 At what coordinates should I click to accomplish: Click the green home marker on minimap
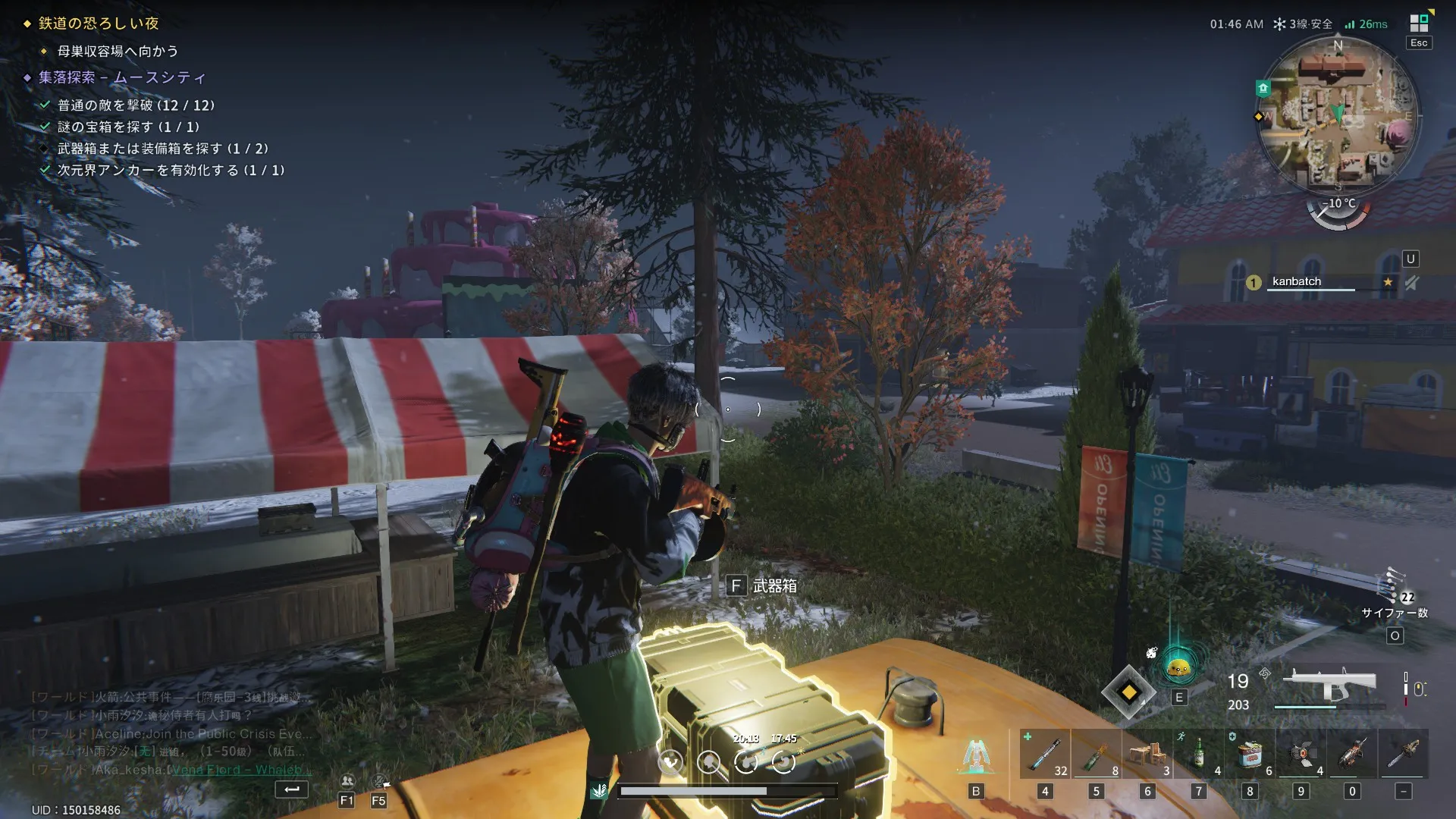tap(1263, 89)
